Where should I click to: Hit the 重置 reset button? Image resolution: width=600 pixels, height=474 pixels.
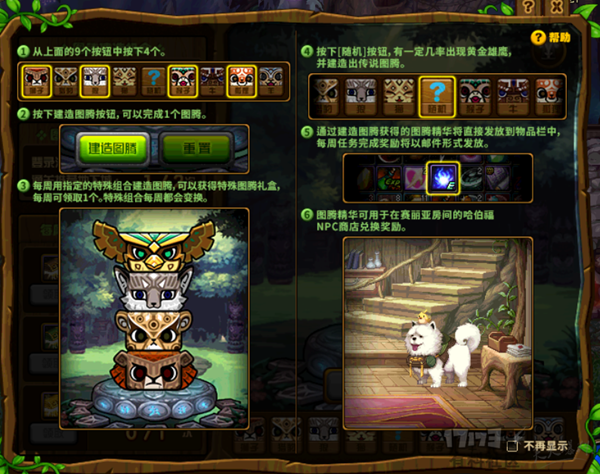[x=196, y=147]
